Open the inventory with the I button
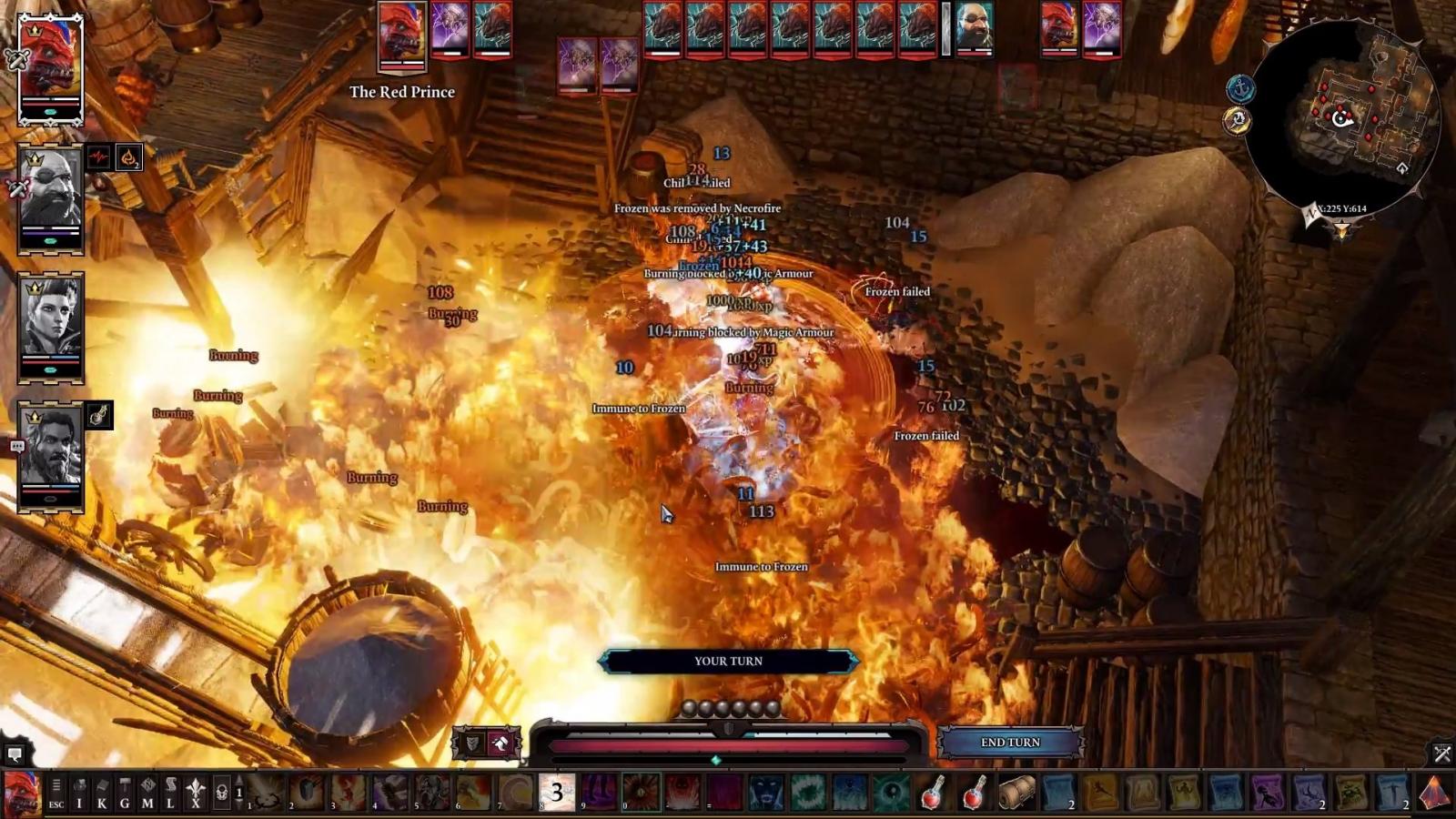 coord(79,794)
